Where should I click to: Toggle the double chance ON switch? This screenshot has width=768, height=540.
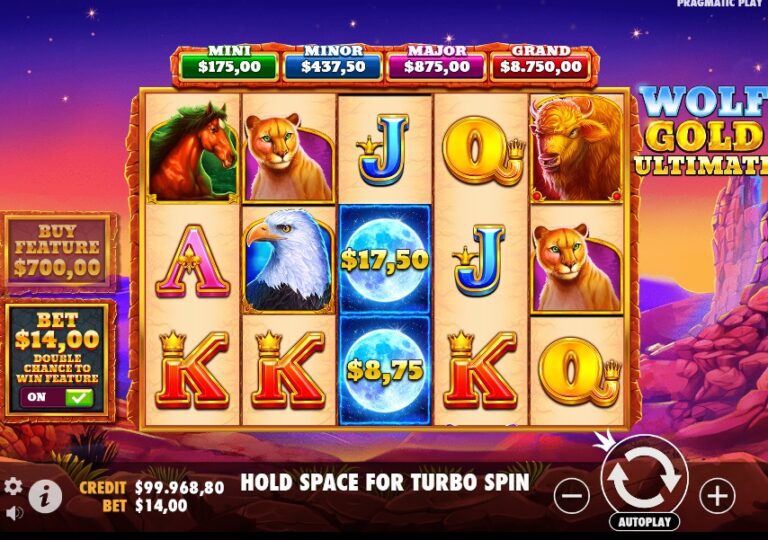tap(58, 397)
